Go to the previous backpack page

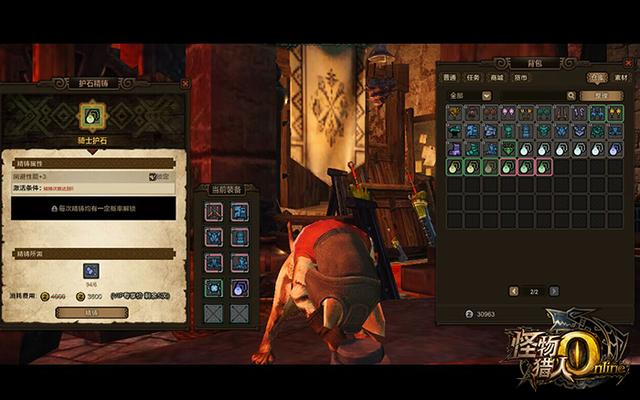click(x=515, y=291)
